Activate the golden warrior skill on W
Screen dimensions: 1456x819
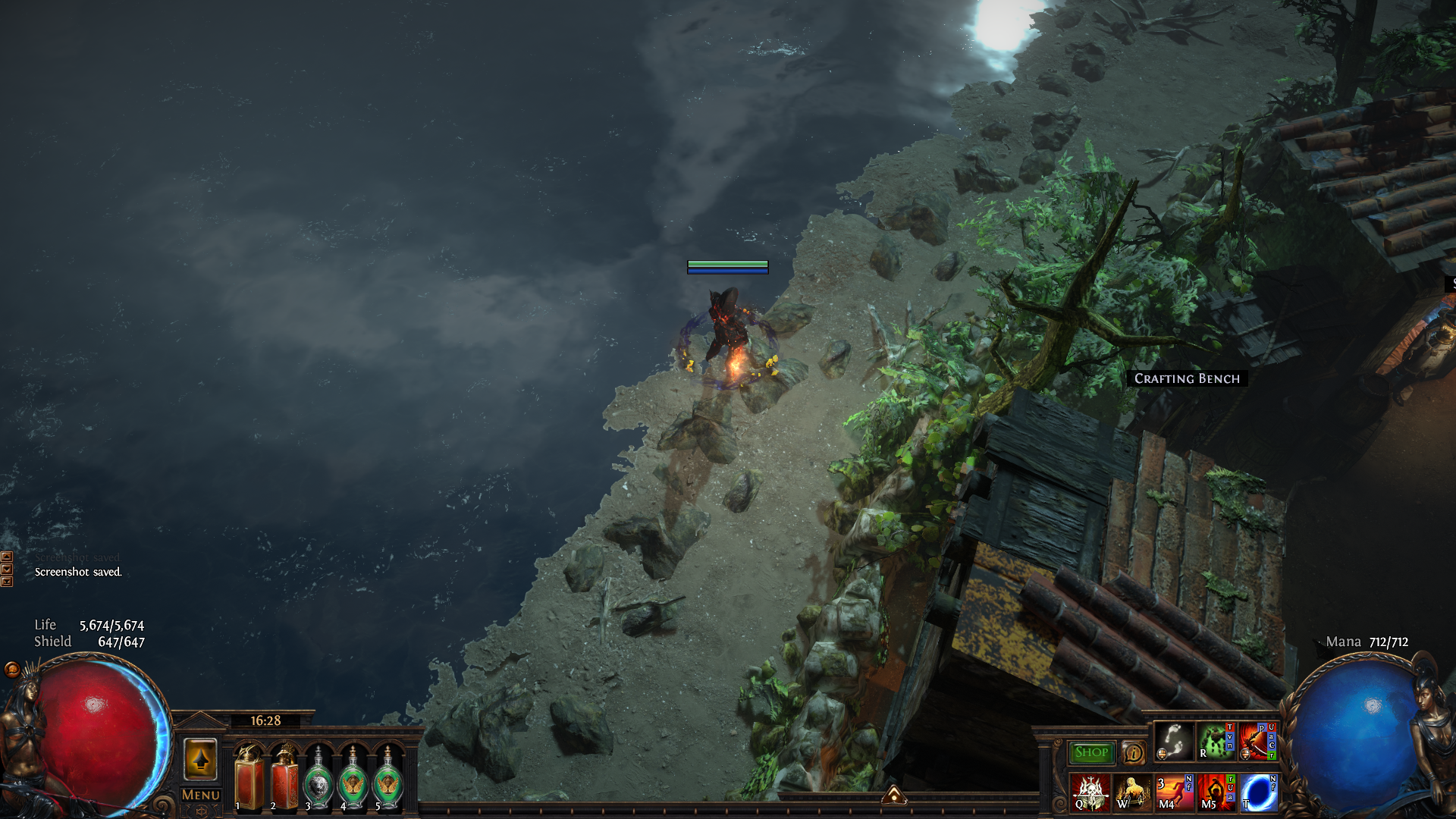pos(1131,792)
